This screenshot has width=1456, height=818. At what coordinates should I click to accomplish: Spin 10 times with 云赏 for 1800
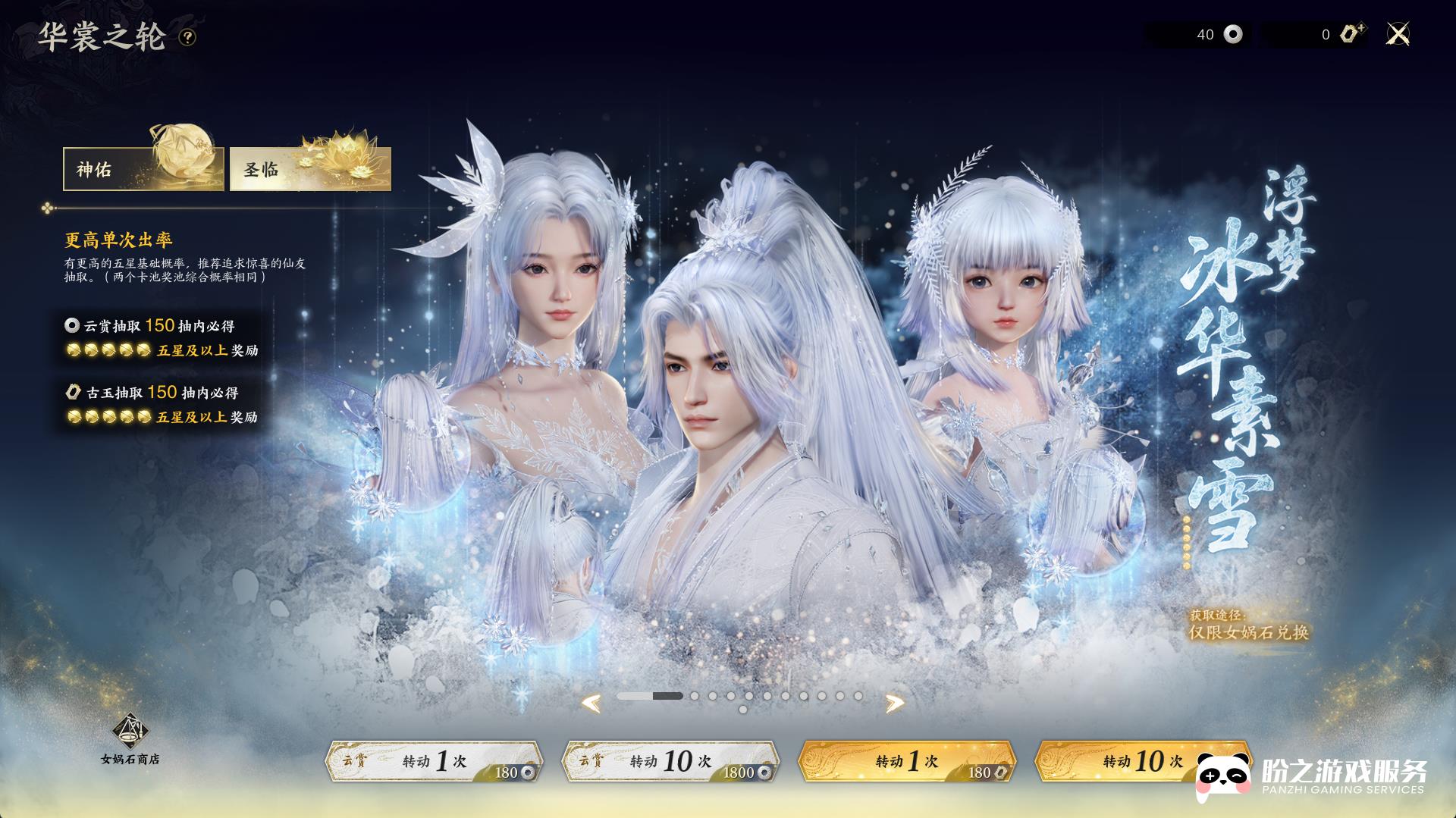(x=670, y=761)
